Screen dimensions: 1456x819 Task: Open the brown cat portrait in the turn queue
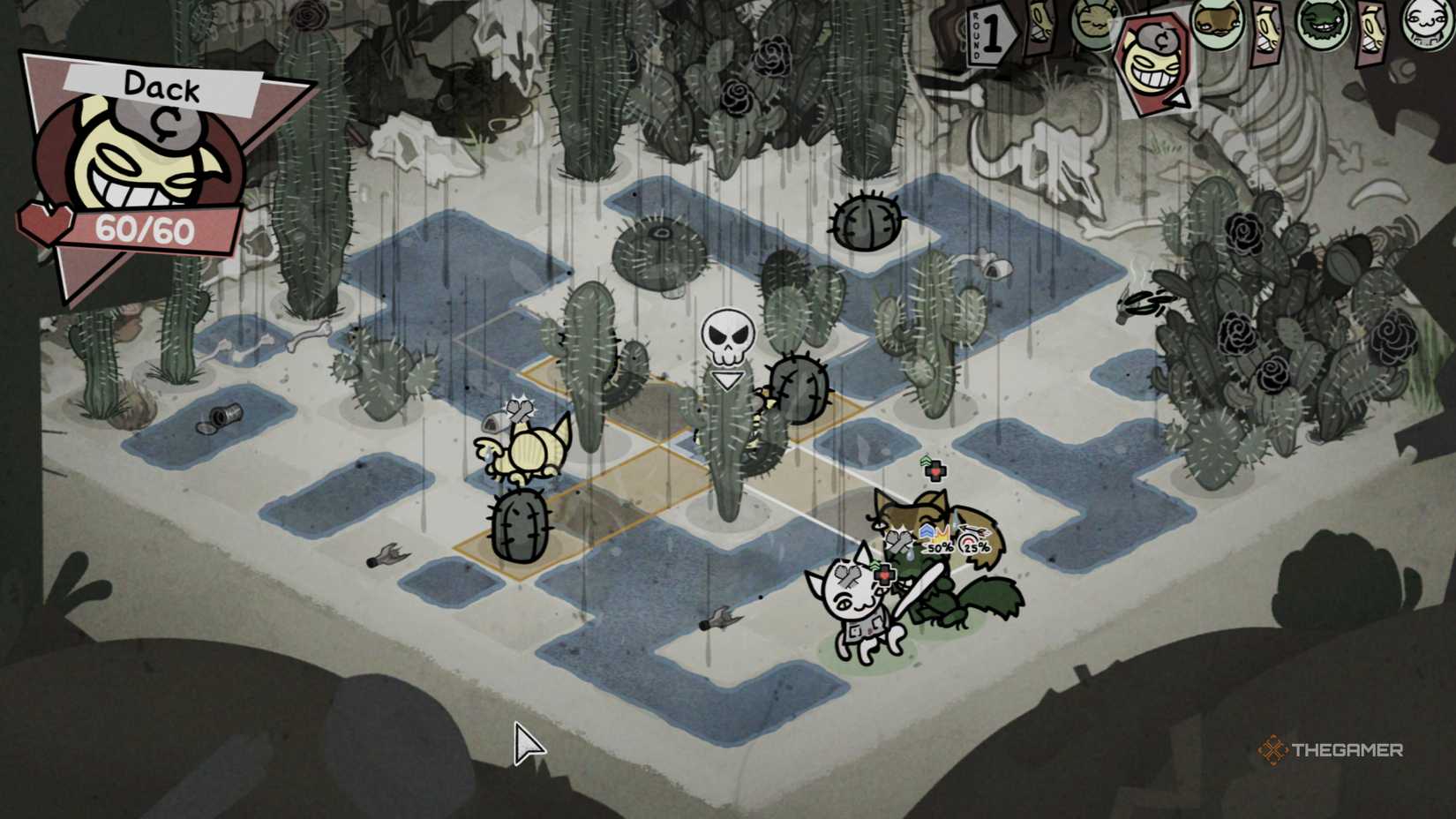1218,22
